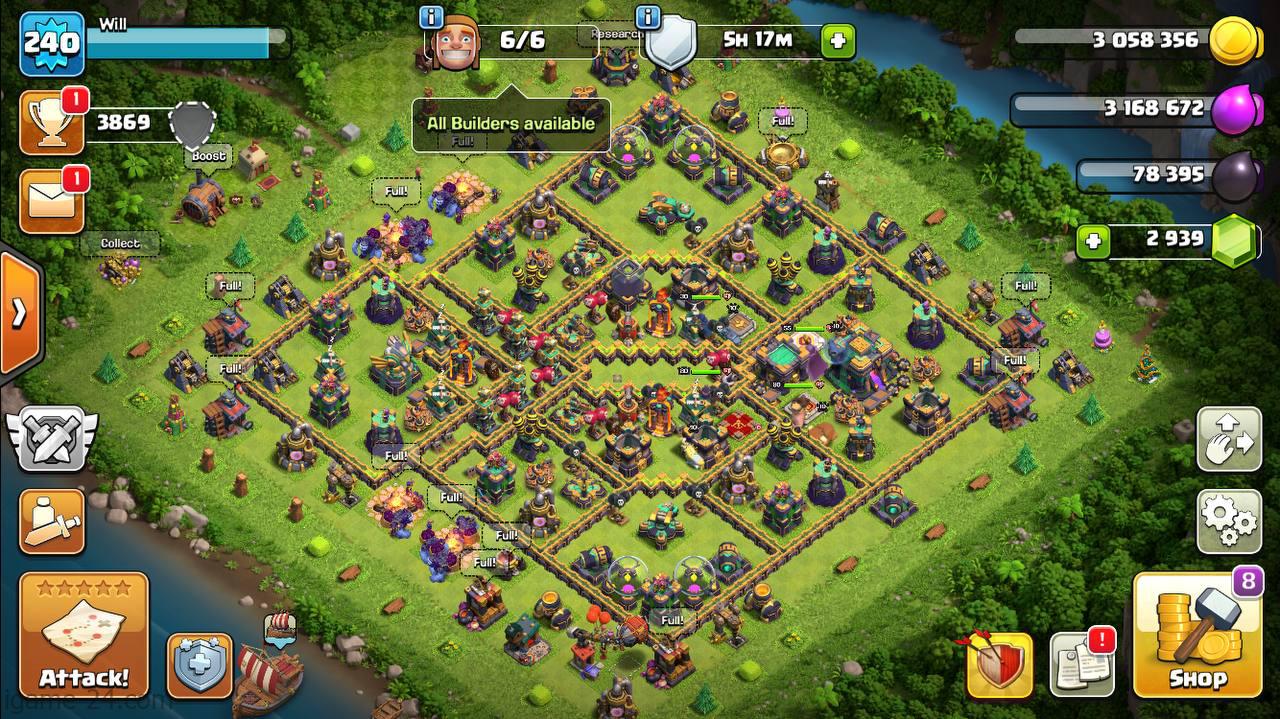Viewport: 1280px width, 719px height.
Task: Expand the side panel arrow tab
Action: tap(19, 313)
